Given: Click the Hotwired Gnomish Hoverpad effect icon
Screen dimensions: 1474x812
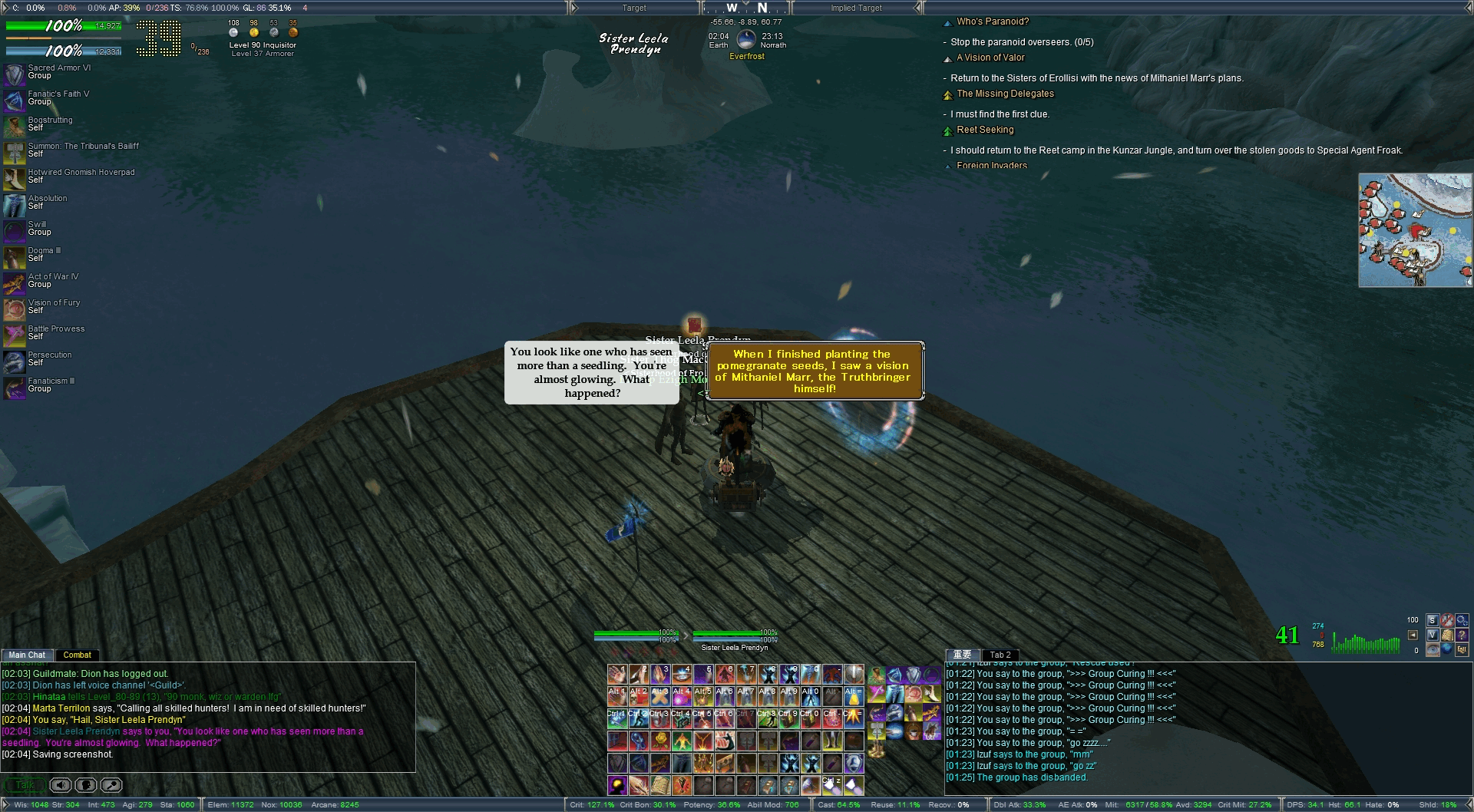Looking at the screenshot, I should [x=15, y=178].
